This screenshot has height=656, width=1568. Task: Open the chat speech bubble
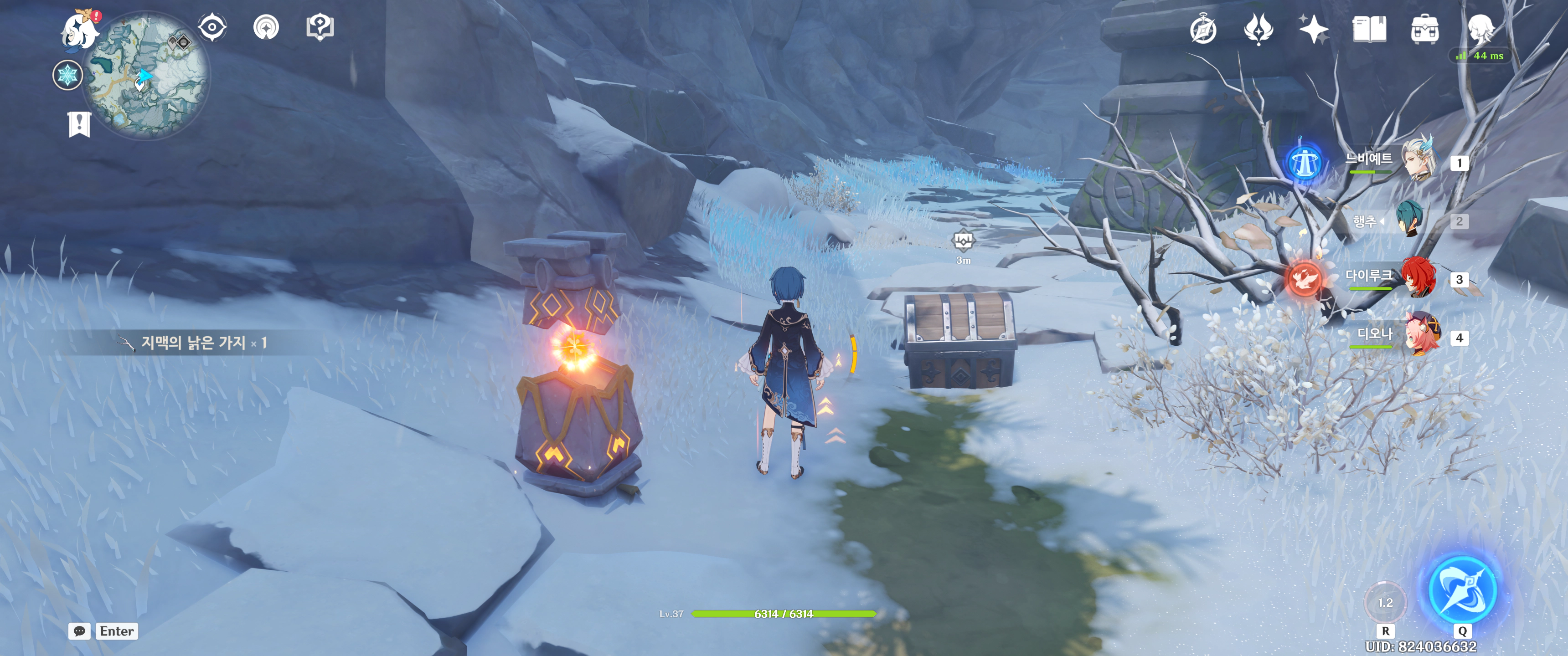point(79,631)
